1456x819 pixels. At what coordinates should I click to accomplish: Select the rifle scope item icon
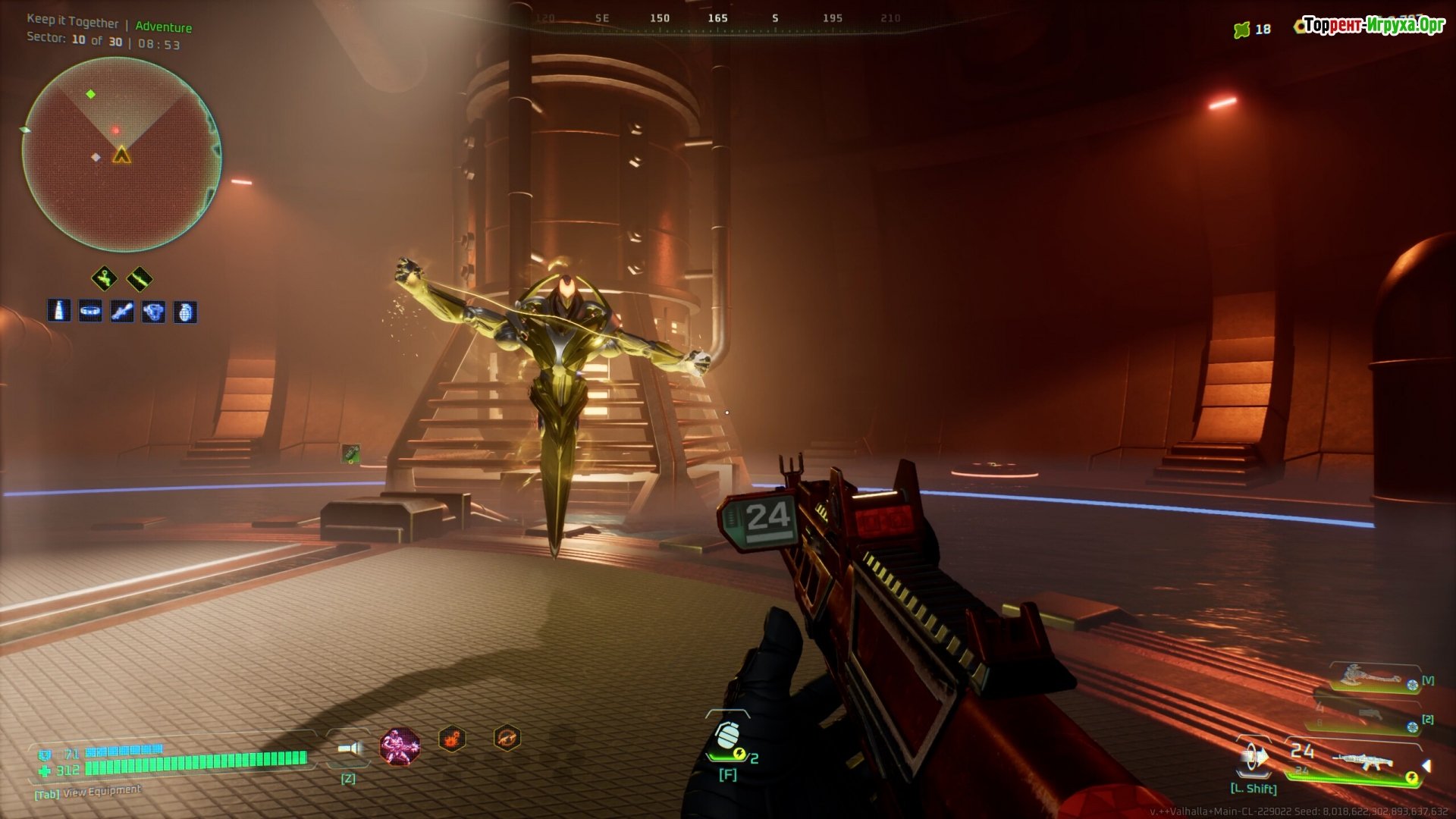(x=122, y=311)
